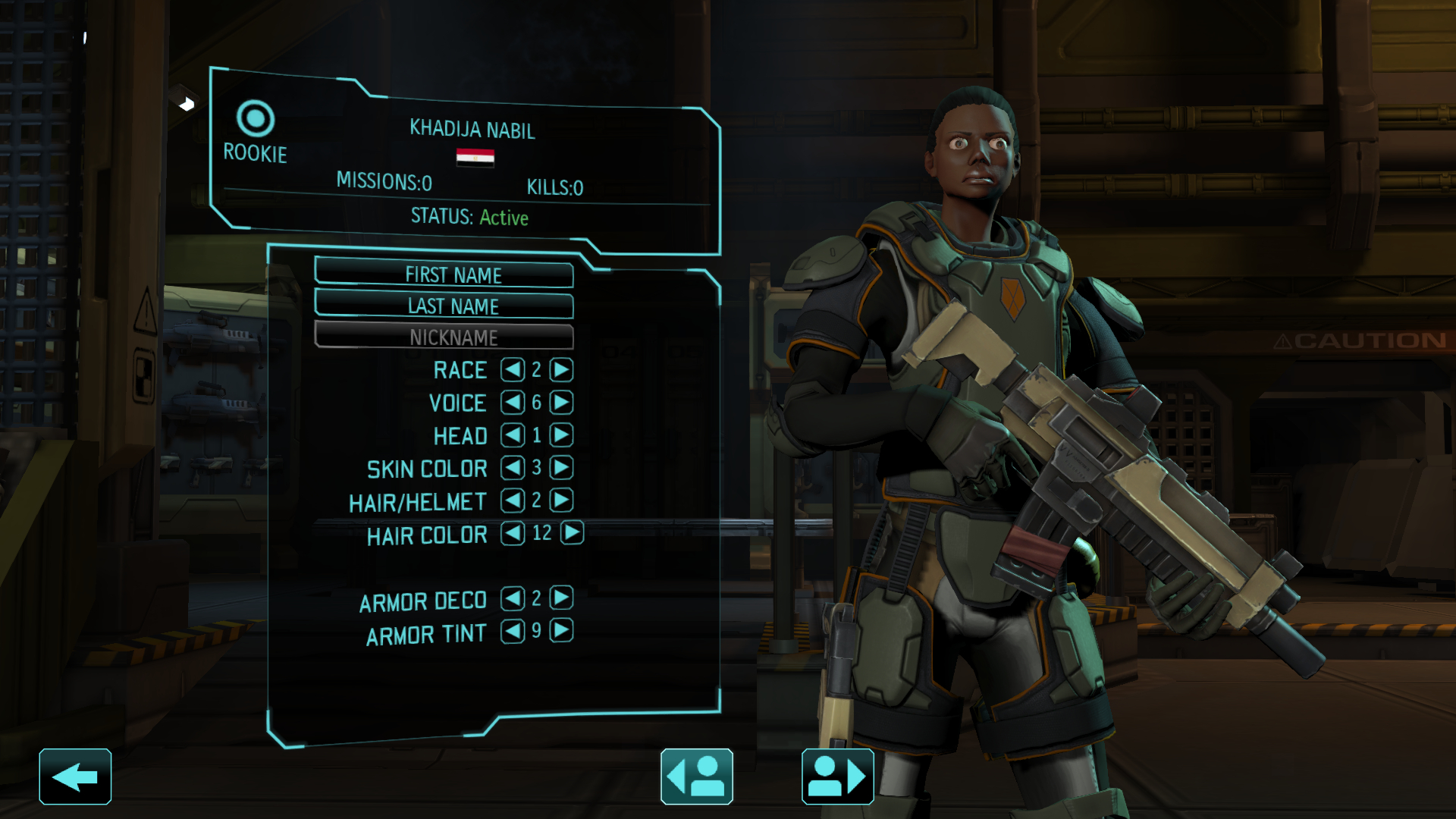Select the previous Voice option
Viewport: 1456px width, 819px height.
513,403
